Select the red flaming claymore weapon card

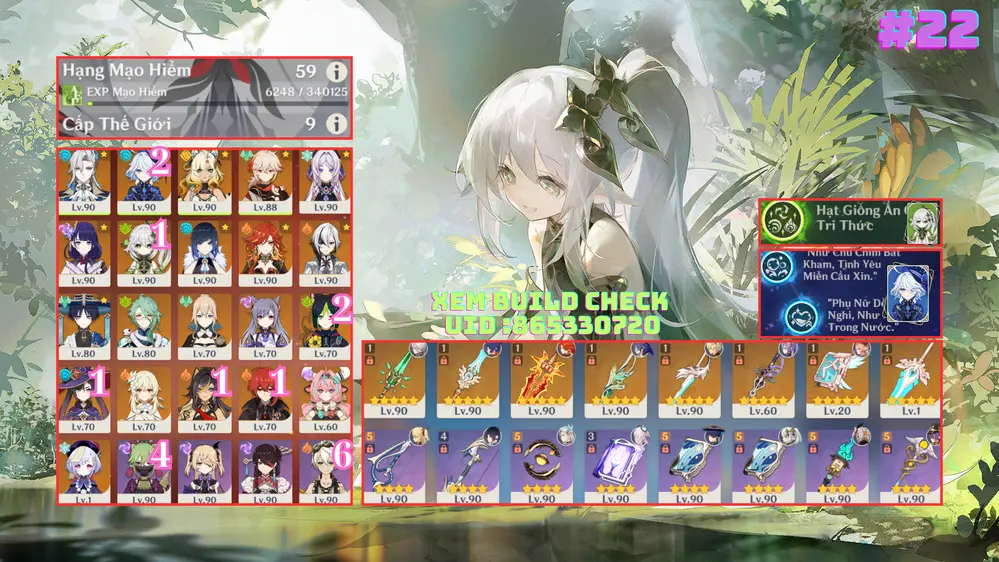click(x=541, y=379)
